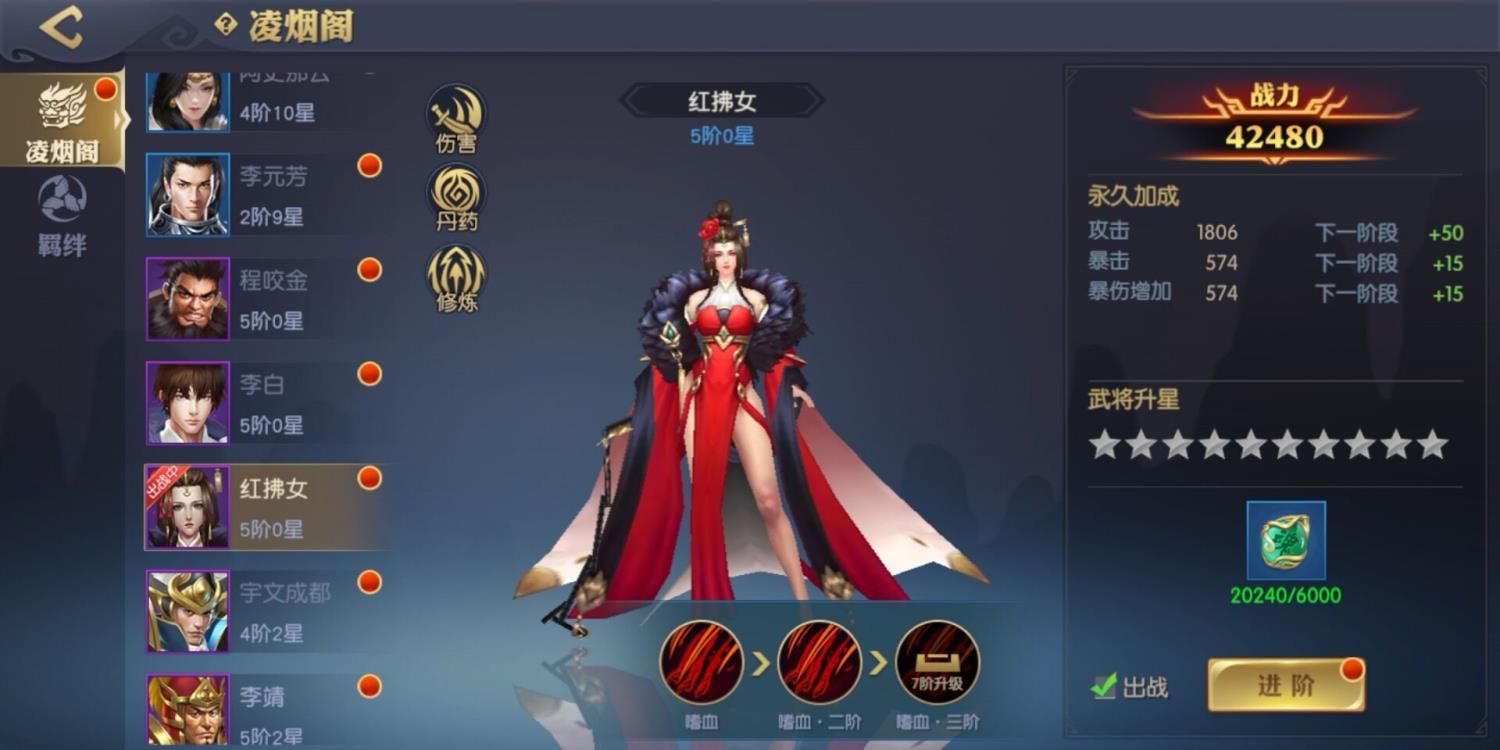The height and width of the screenshot is (750, 1500).
Task: Click the 进阶 advance button
Action: coord(1285,685)
